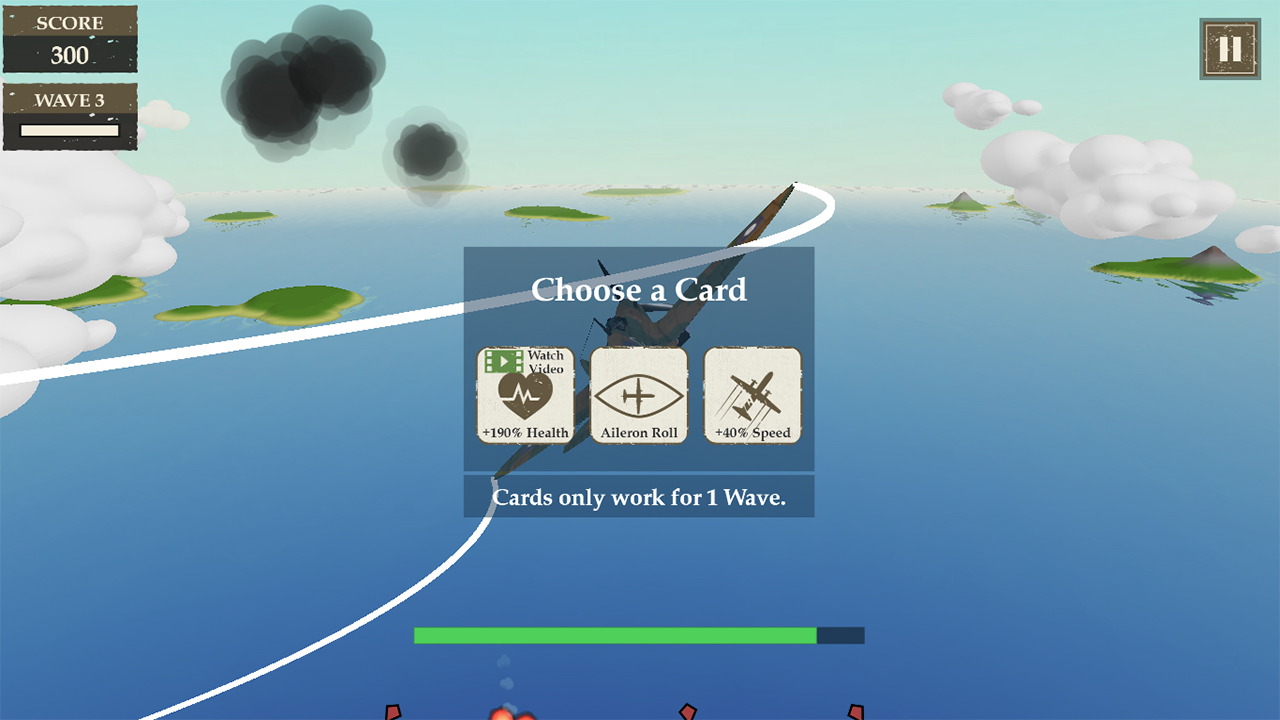Select the plane silhouette inside the eye symbol
The image size is (1280, 720).
pyautogui.click(x=639, y=396)
